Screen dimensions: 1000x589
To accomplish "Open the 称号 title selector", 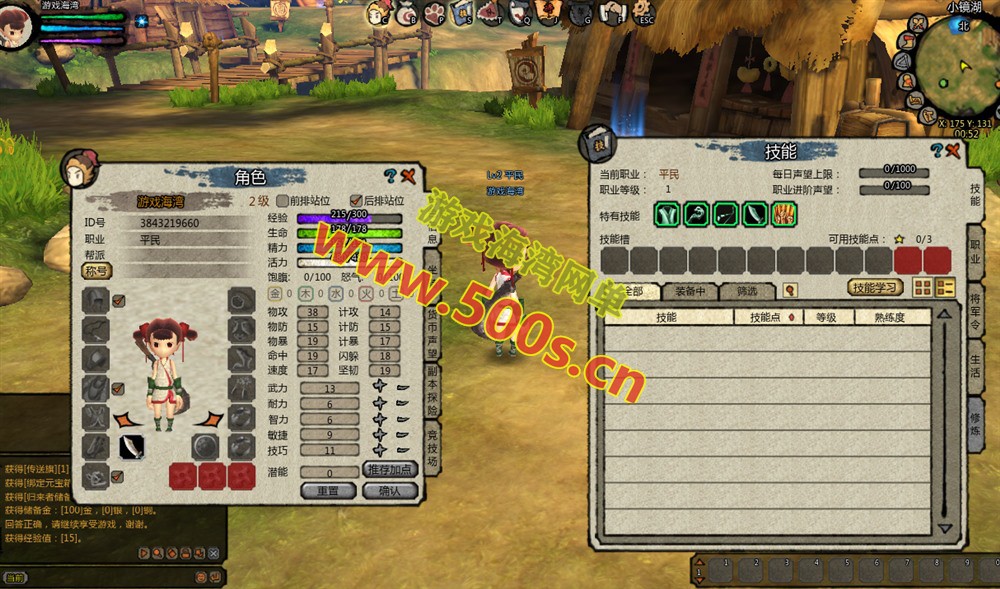I will [x=97, y=271].
